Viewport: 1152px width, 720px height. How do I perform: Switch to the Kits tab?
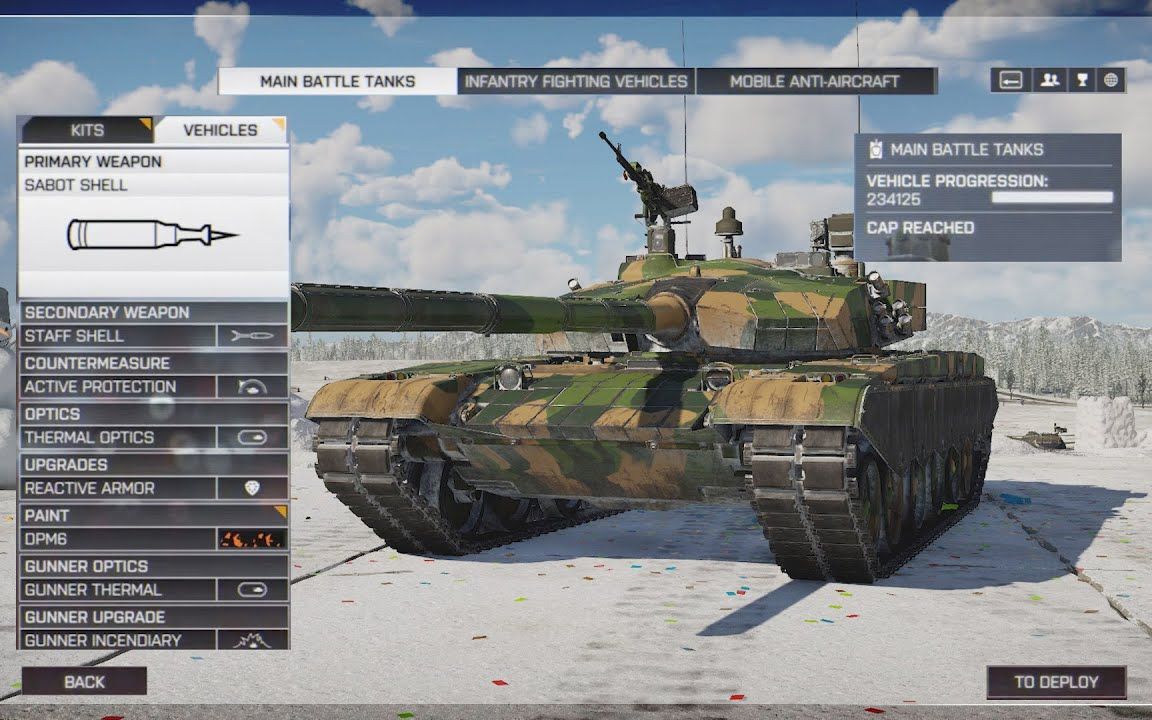click(x=87, y=130)
